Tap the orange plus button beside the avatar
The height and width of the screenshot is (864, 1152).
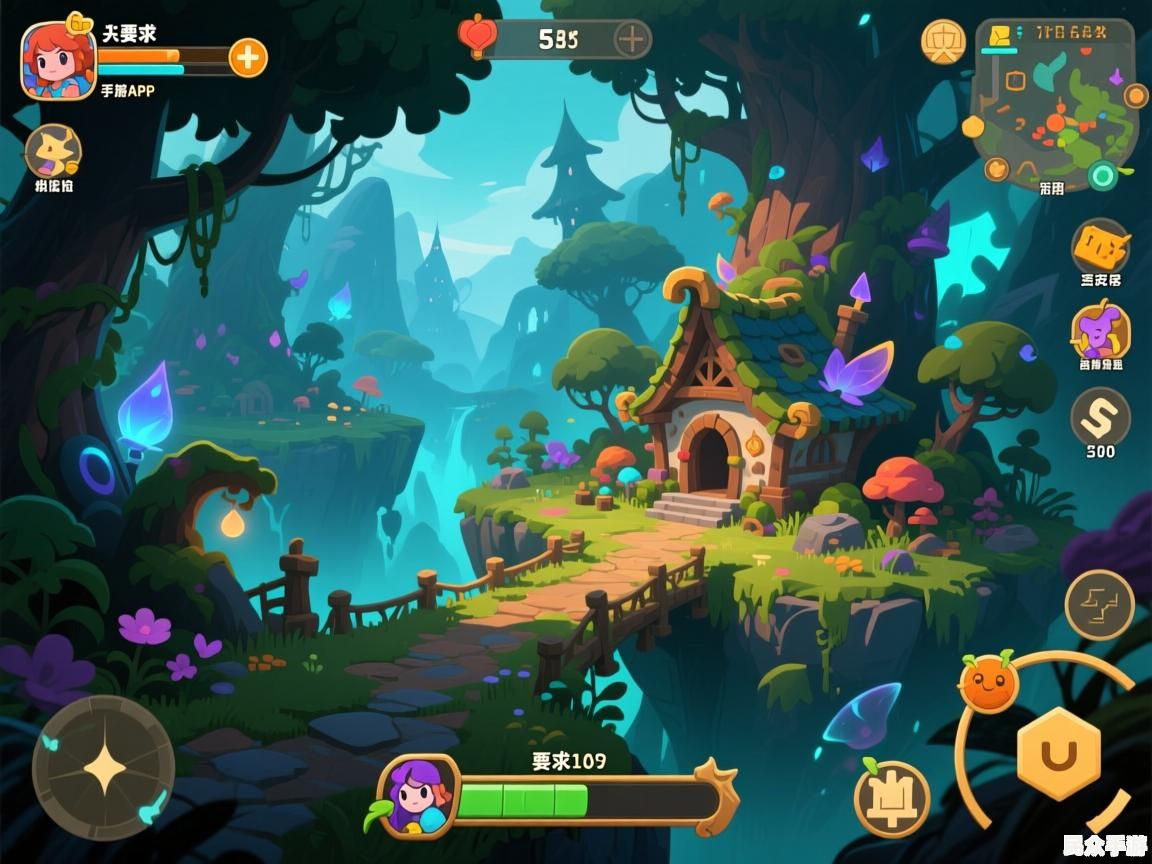(x=248, y=58)
